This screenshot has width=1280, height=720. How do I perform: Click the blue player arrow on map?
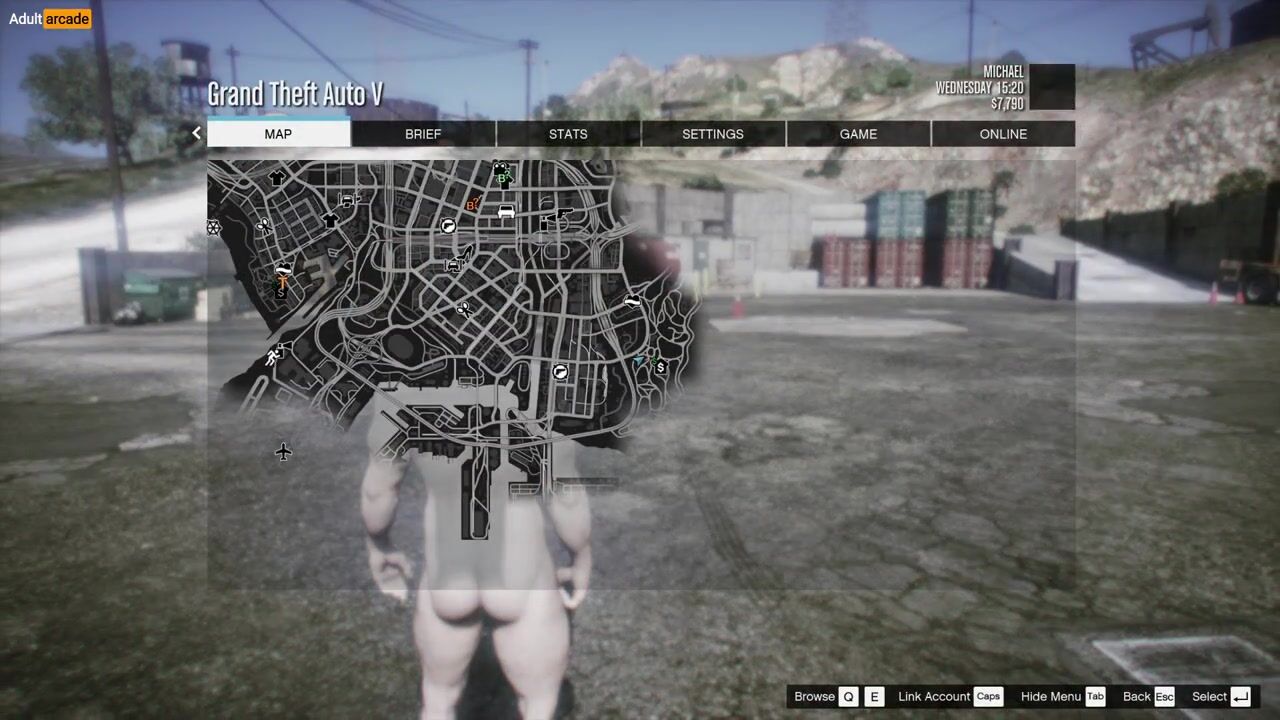point(640,360)
